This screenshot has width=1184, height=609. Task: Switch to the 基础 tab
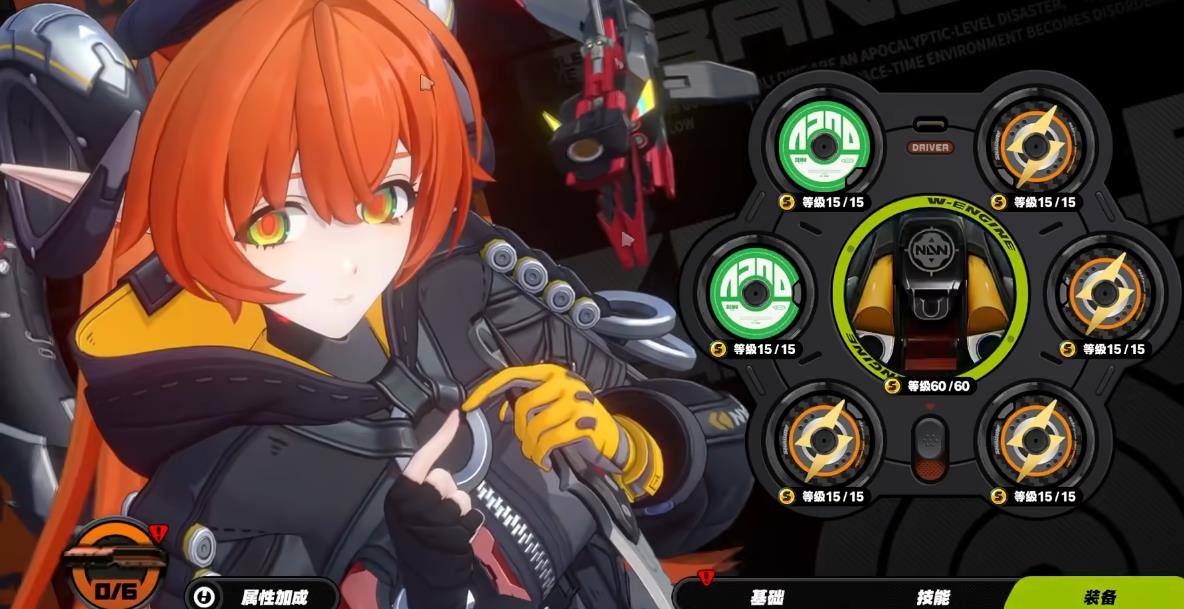point(767,597)
